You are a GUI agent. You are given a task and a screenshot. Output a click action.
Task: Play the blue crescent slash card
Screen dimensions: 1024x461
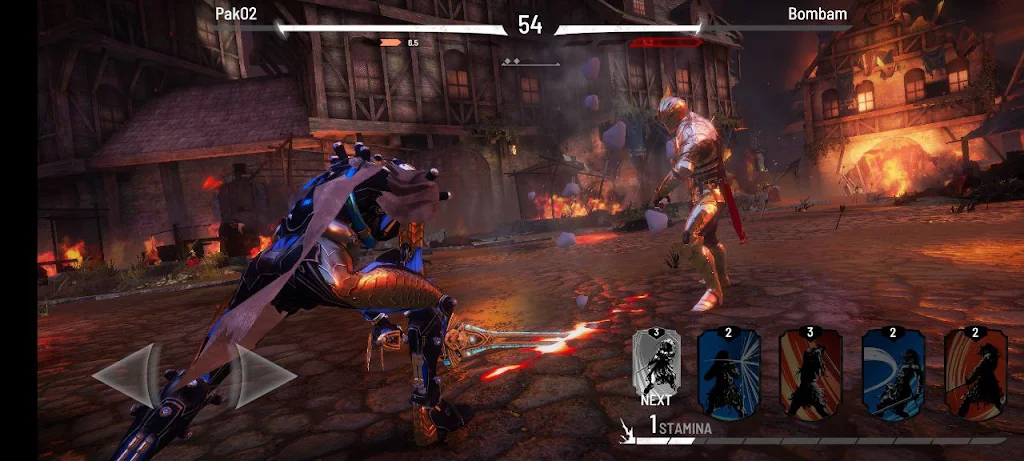point(893,372)
